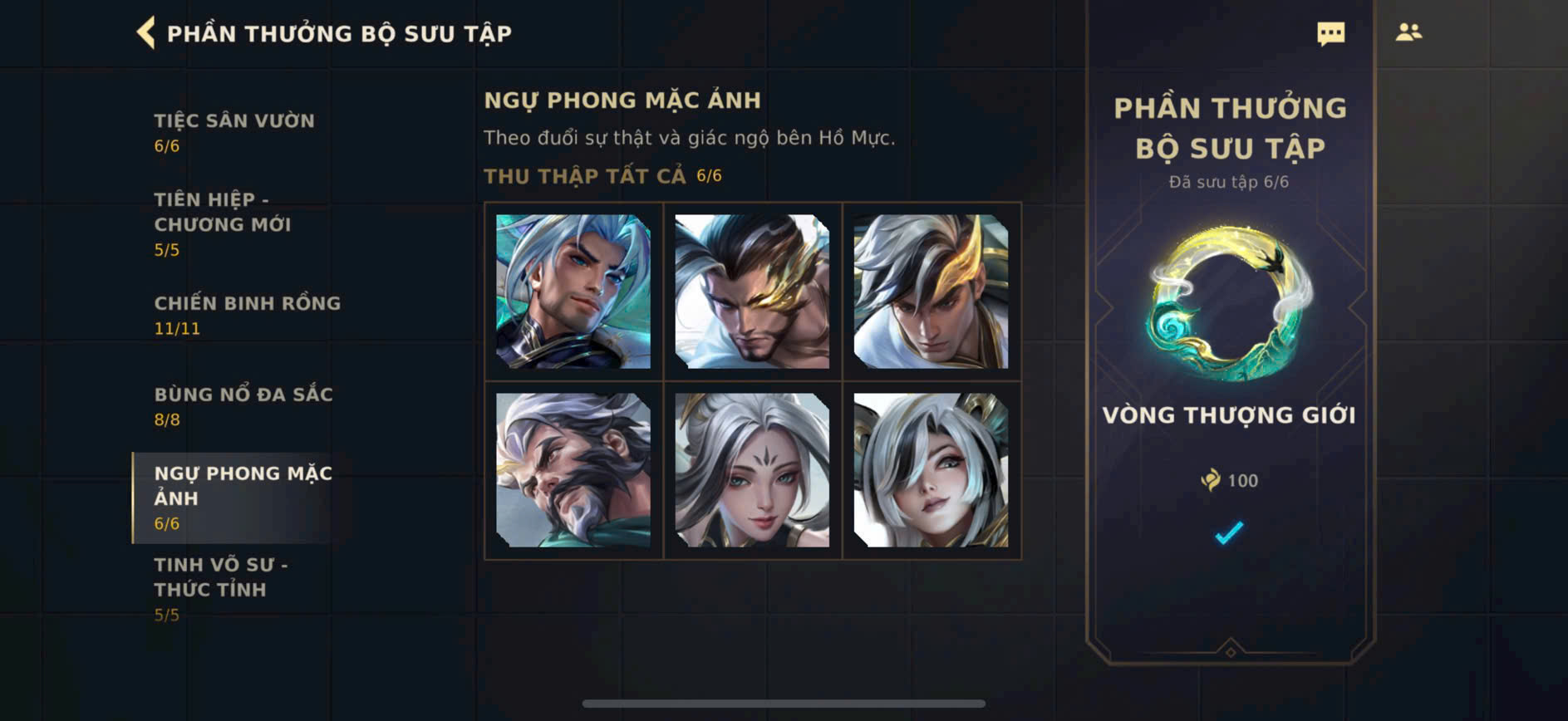This screenshot has width=1568, height=721.
Task: Go back using the arrow beside the title
Action: (146, 33)
